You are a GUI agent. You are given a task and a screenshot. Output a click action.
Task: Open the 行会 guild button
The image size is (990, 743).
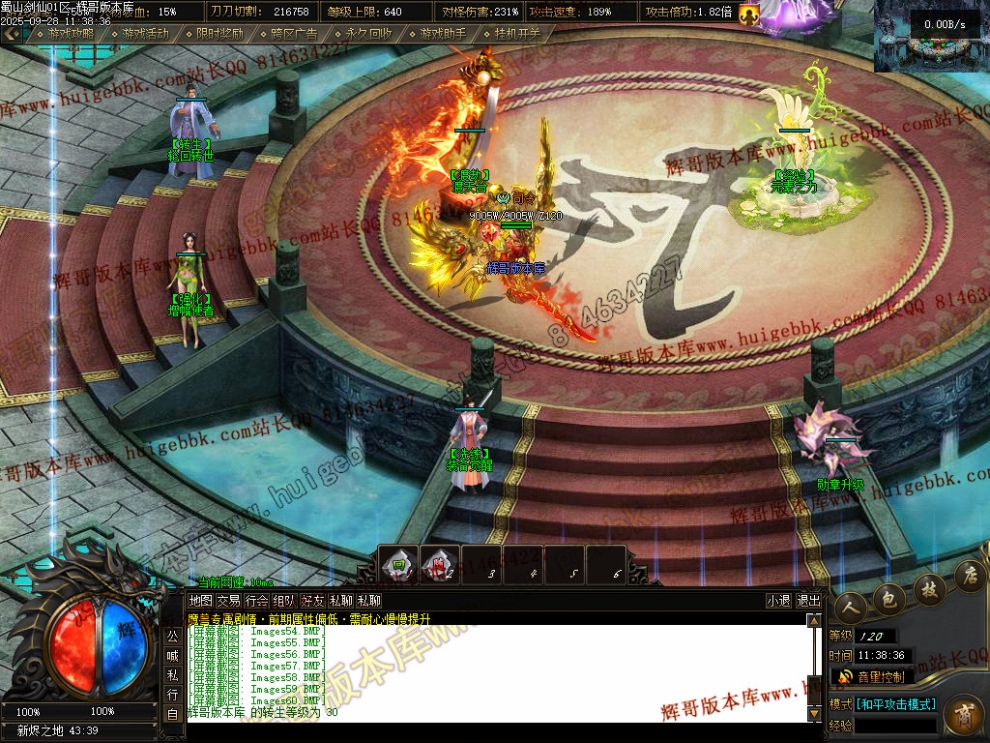[257, 601]
